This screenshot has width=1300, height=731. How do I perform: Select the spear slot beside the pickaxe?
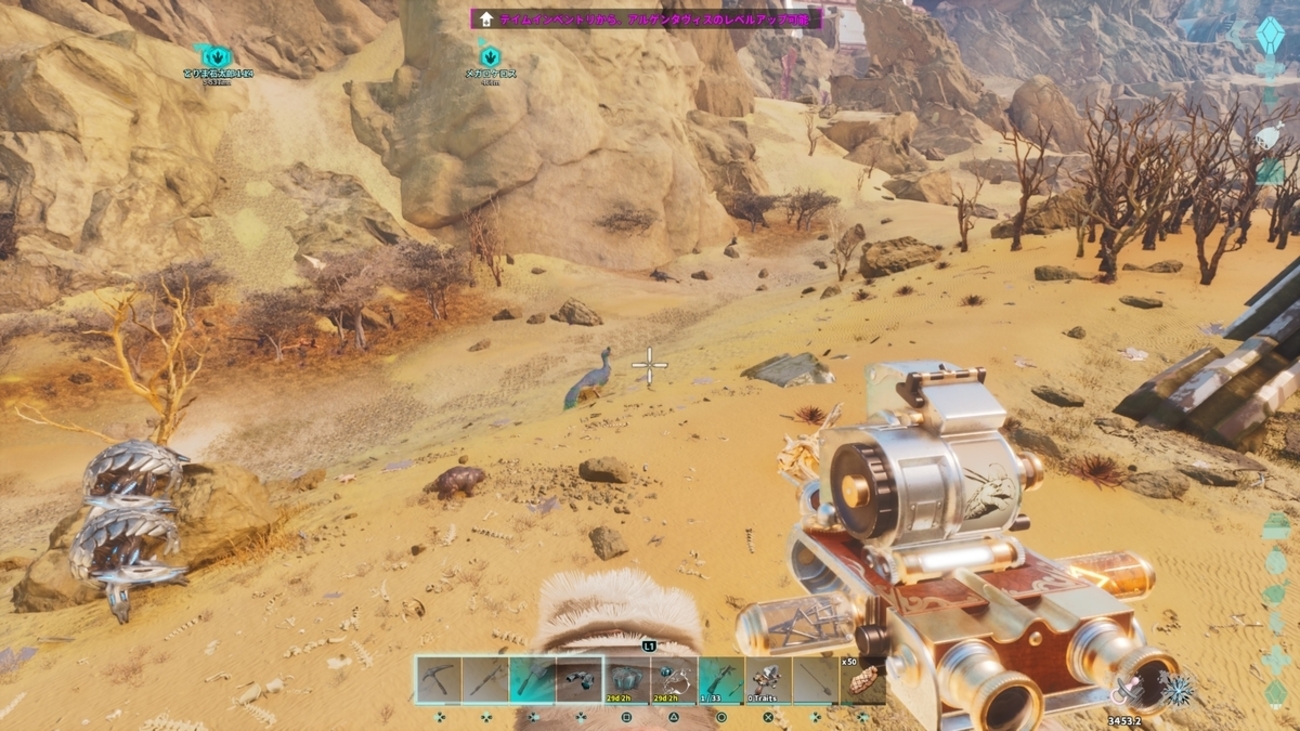tap(486, 680)
